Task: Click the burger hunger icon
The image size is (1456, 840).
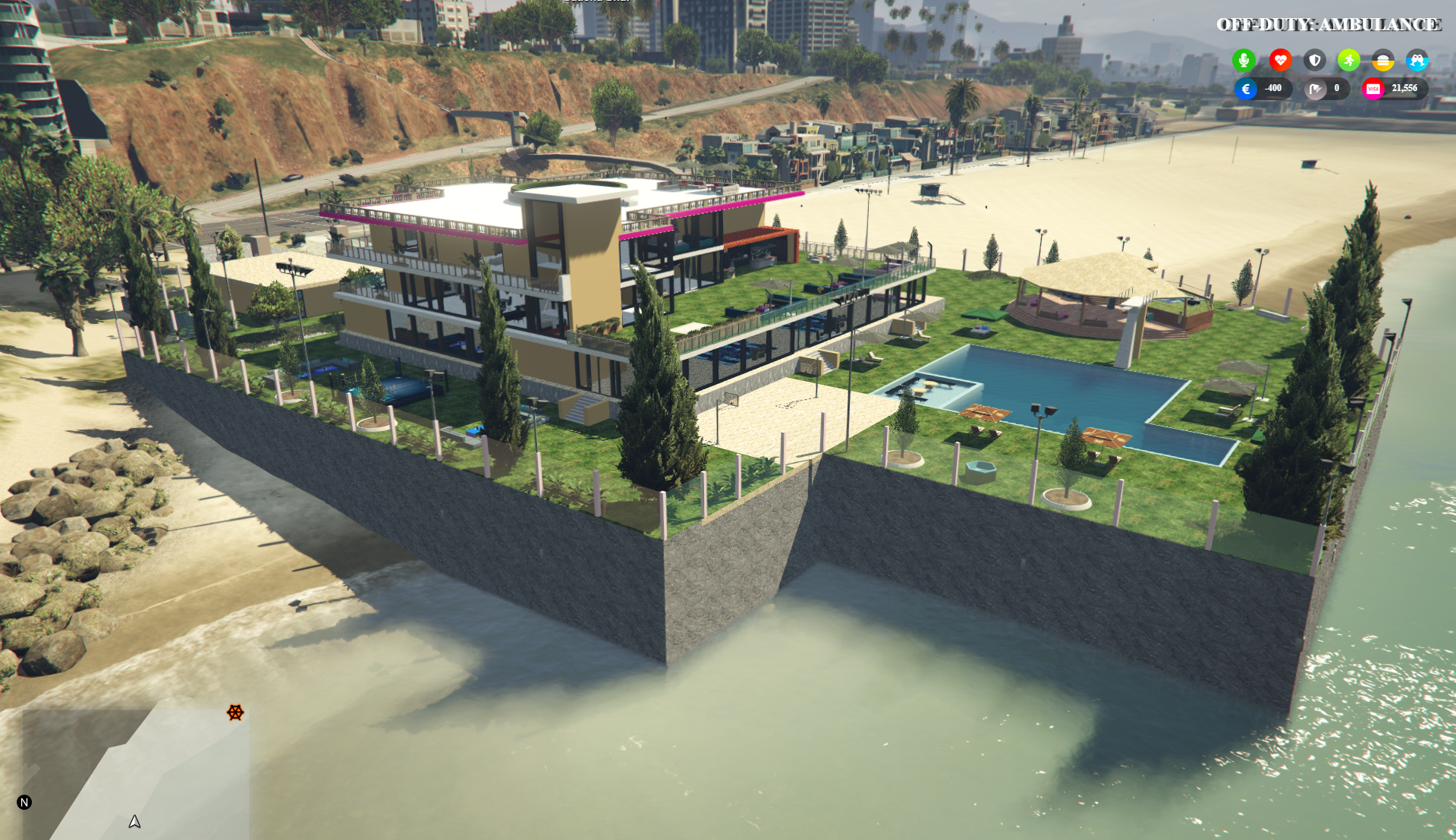Action: tap(1382, 61)
